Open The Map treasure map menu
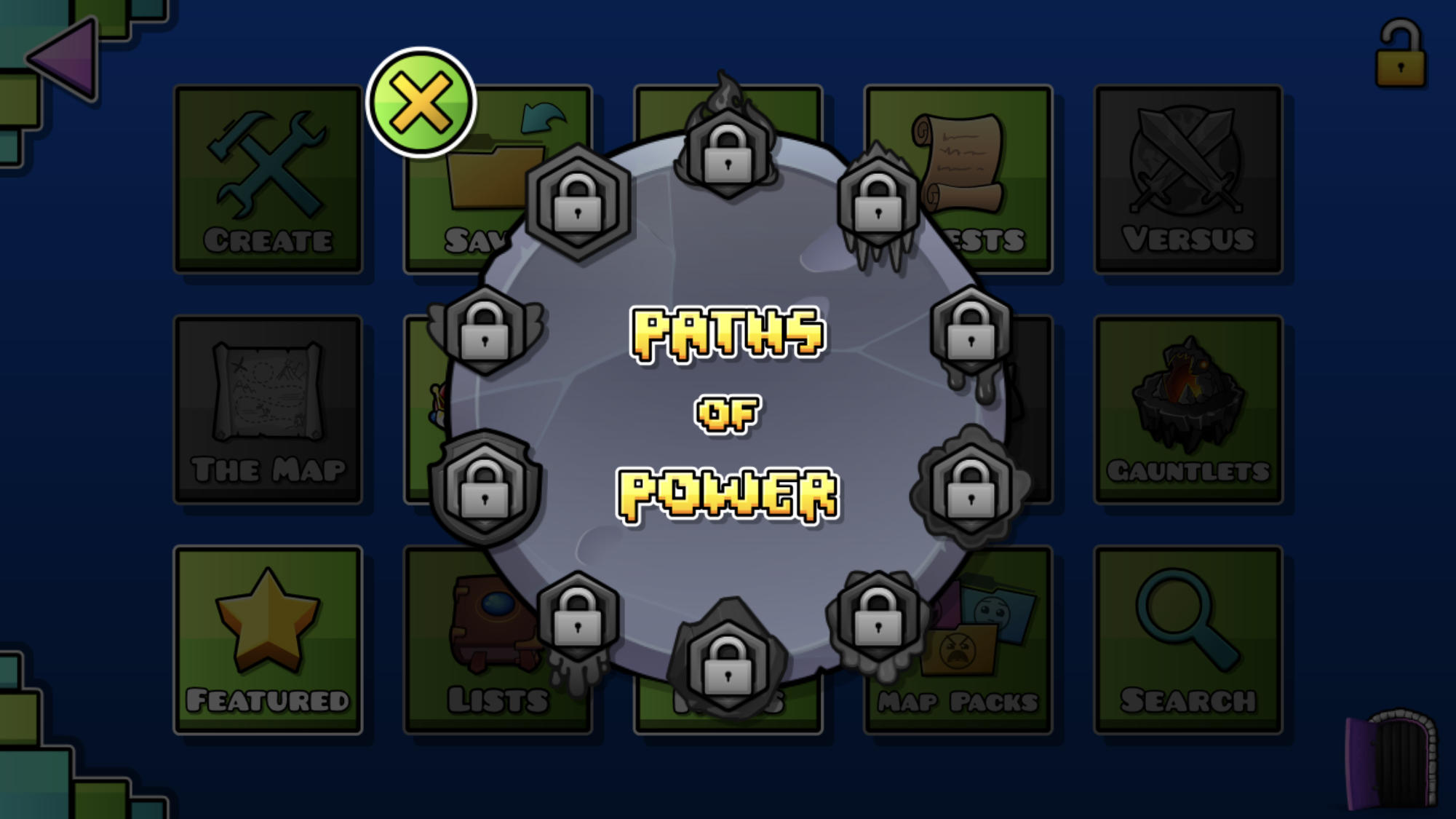The image size is (1456, 819). tap(269, 408)
